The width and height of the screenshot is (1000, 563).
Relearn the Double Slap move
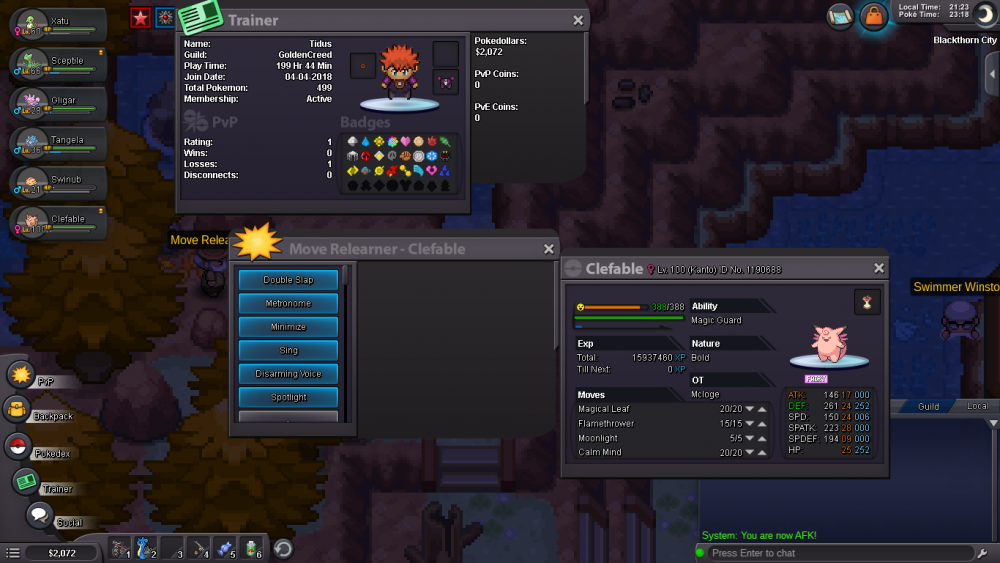click(288, 280)
